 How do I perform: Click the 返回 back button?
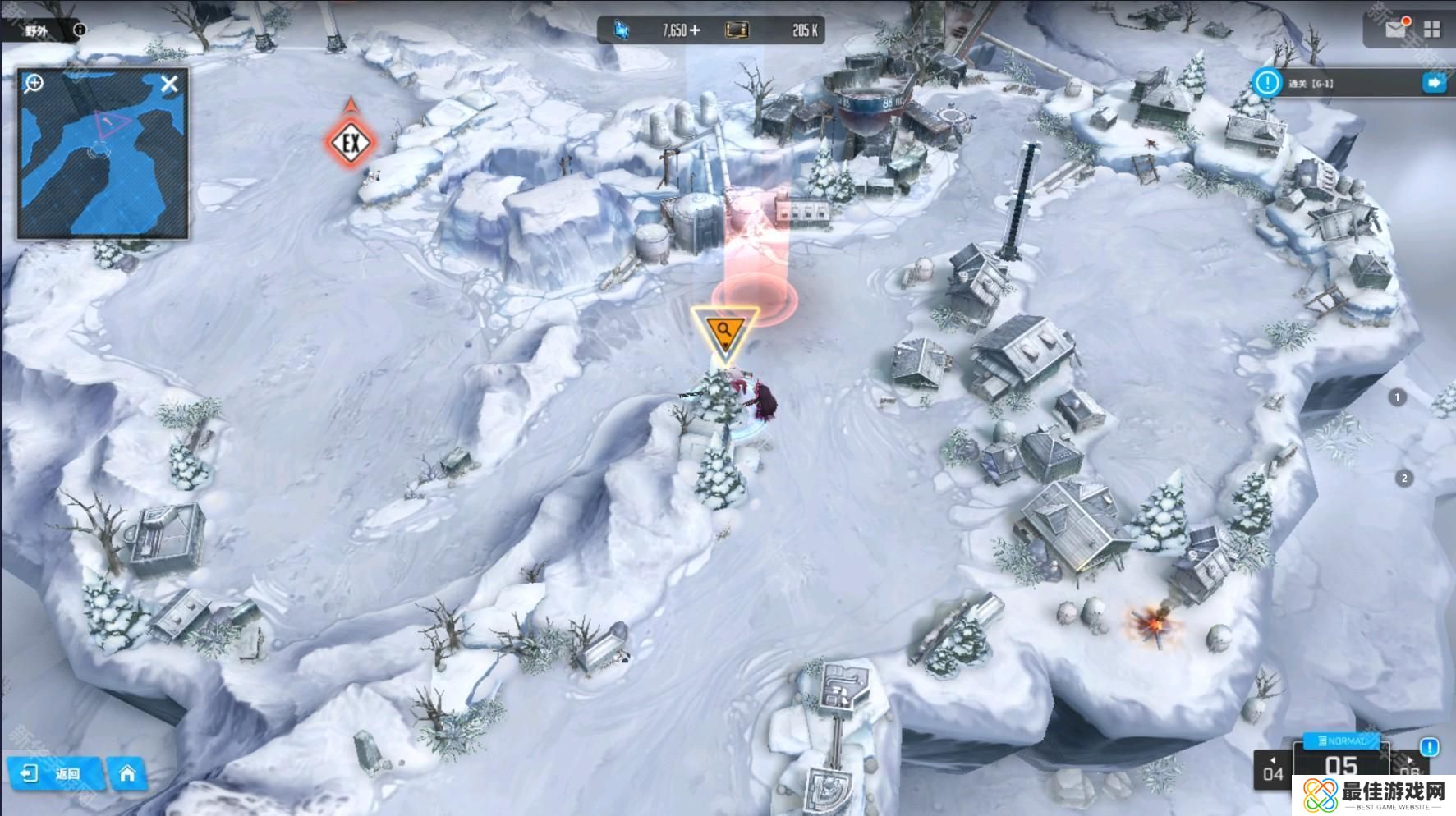click(x=54, y=773)
